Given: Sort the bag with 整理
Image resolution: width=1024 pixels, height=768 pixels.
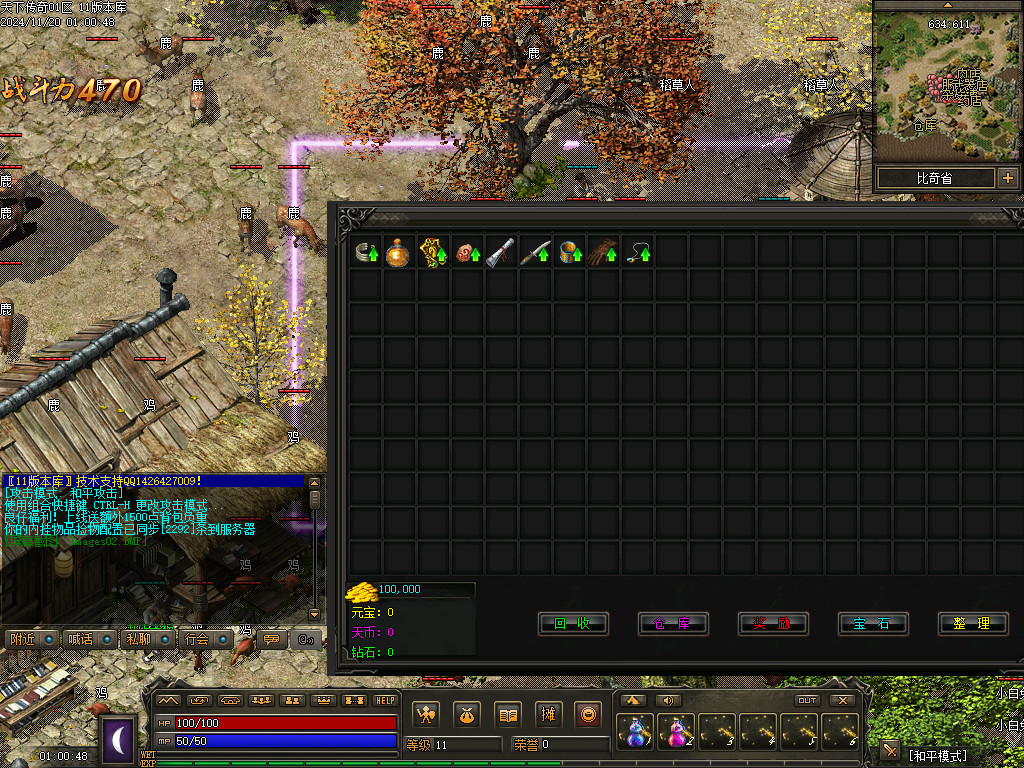Looking at the screenshot, I should pyautogui.click(x=972, y=623).
